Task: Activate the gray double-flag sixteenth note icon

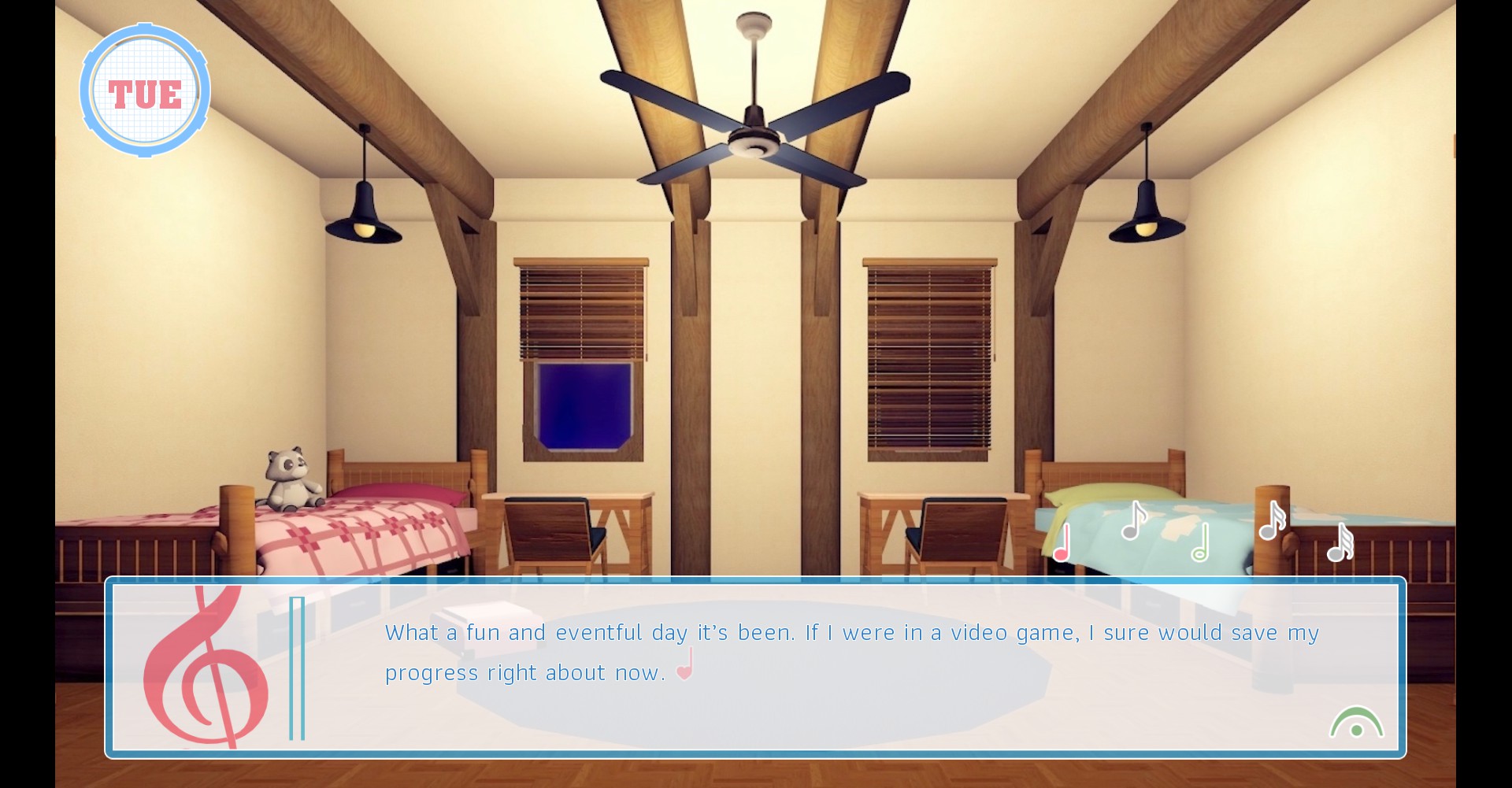Action: click(x=1272, y=521)
